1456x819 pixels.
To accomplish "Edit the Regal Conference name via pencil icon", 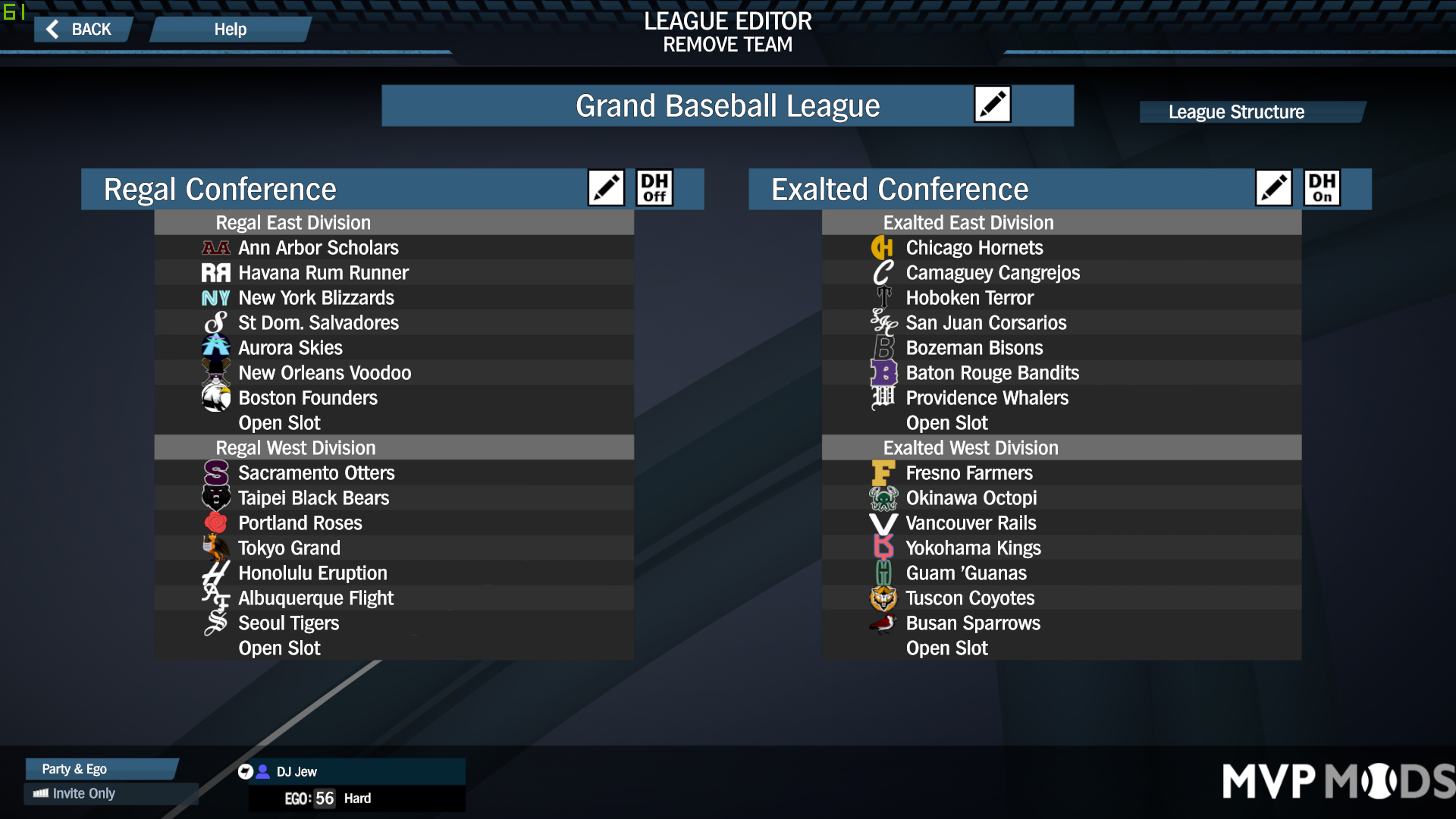I will (604, 187).
